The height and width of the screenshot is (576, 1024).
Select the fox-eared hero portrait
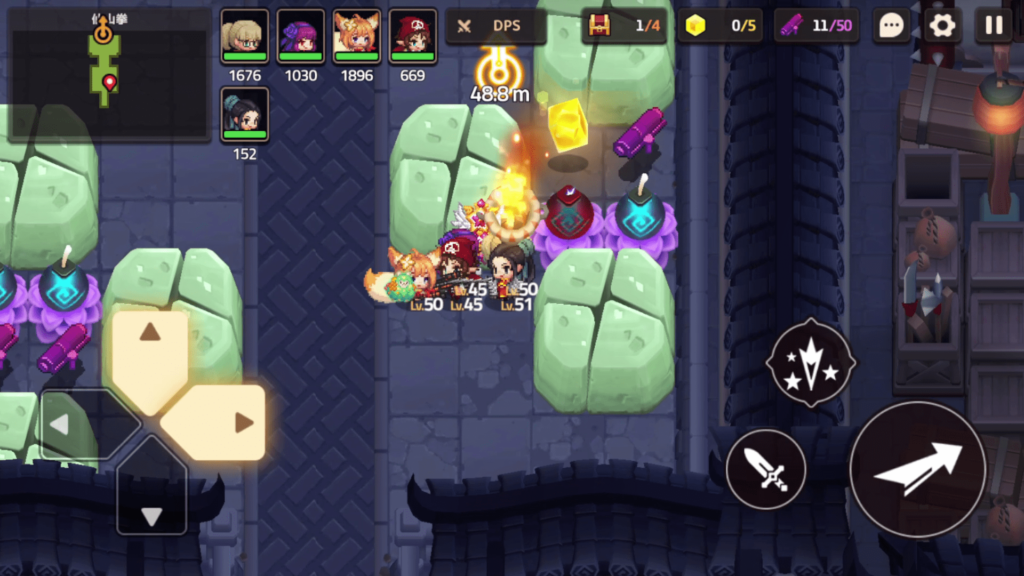pos(356,36)
